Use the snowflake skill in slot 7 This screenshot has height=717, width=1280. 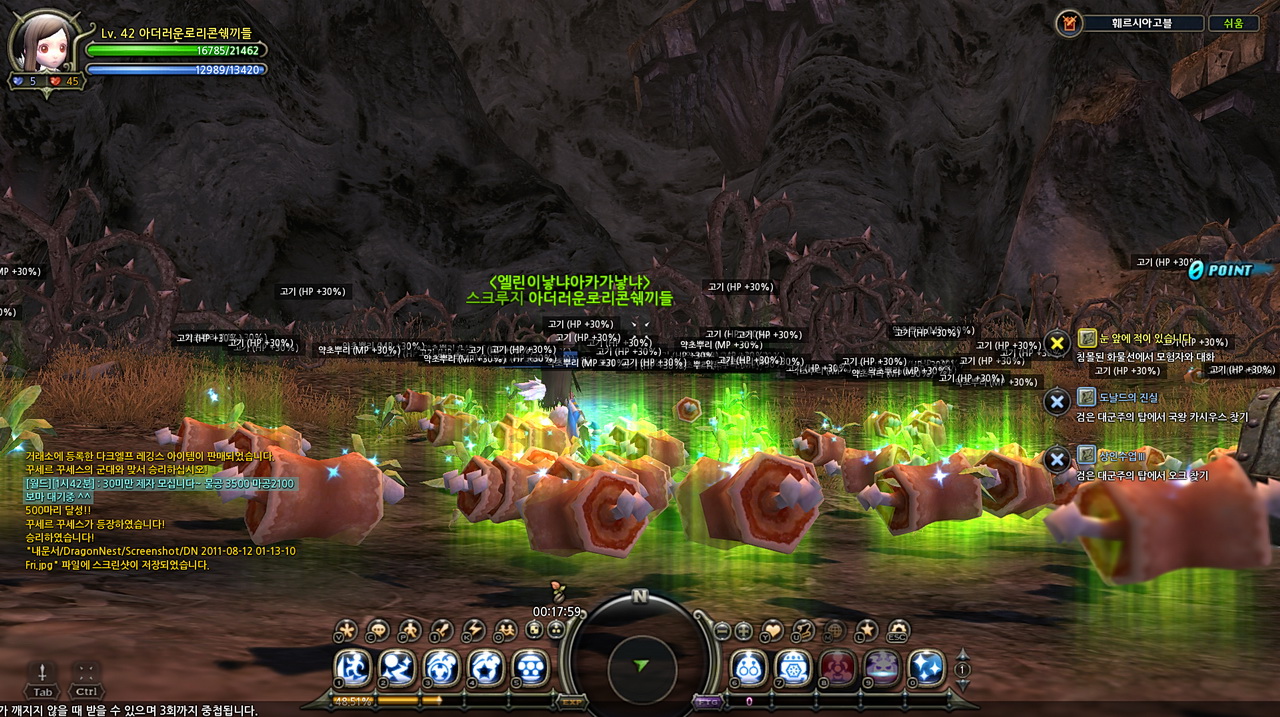[x=793, y=667]
